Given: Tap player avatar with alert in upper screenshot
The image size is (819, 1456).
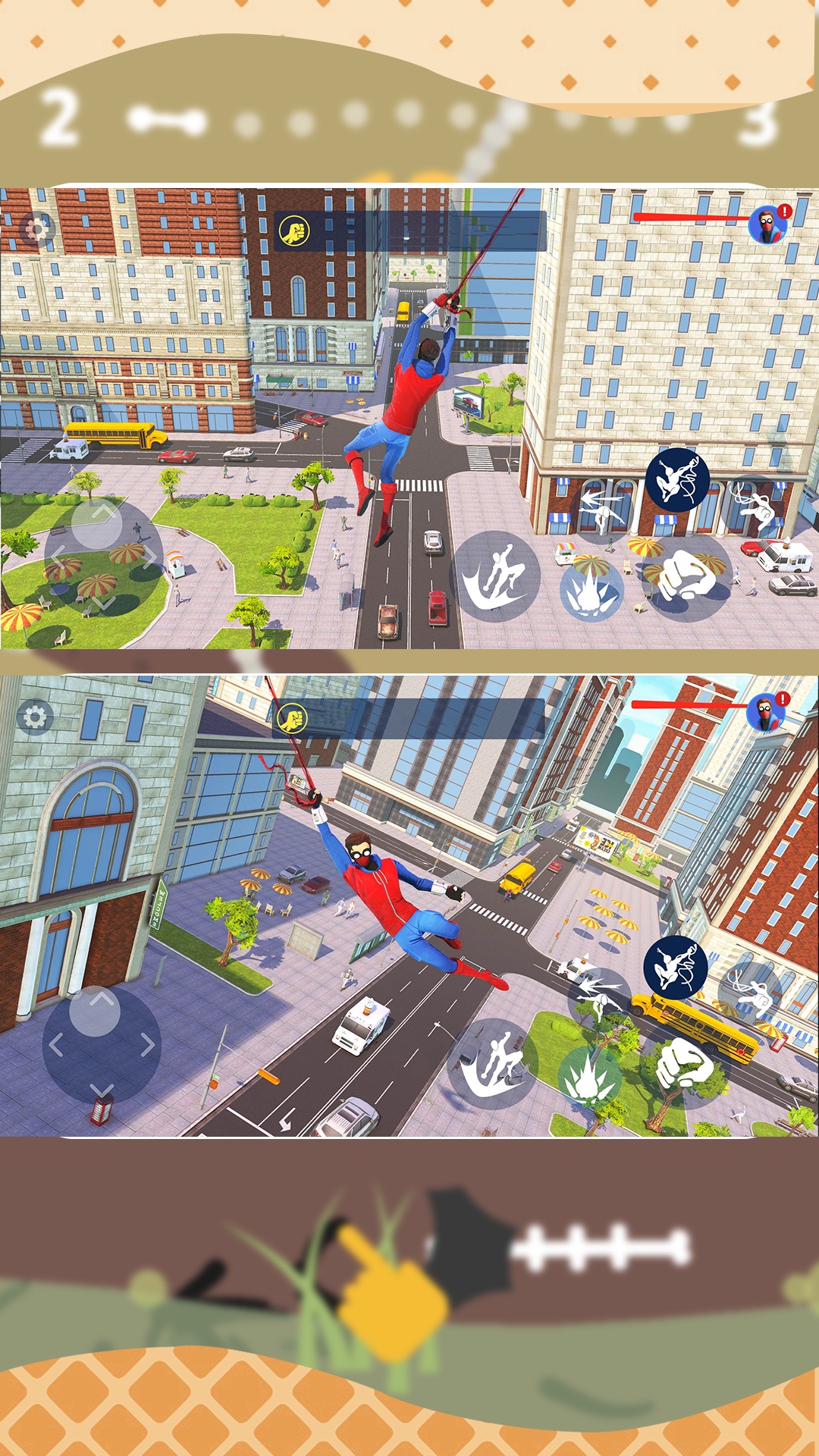Looking at the screenshot, I should pos(768,224).
